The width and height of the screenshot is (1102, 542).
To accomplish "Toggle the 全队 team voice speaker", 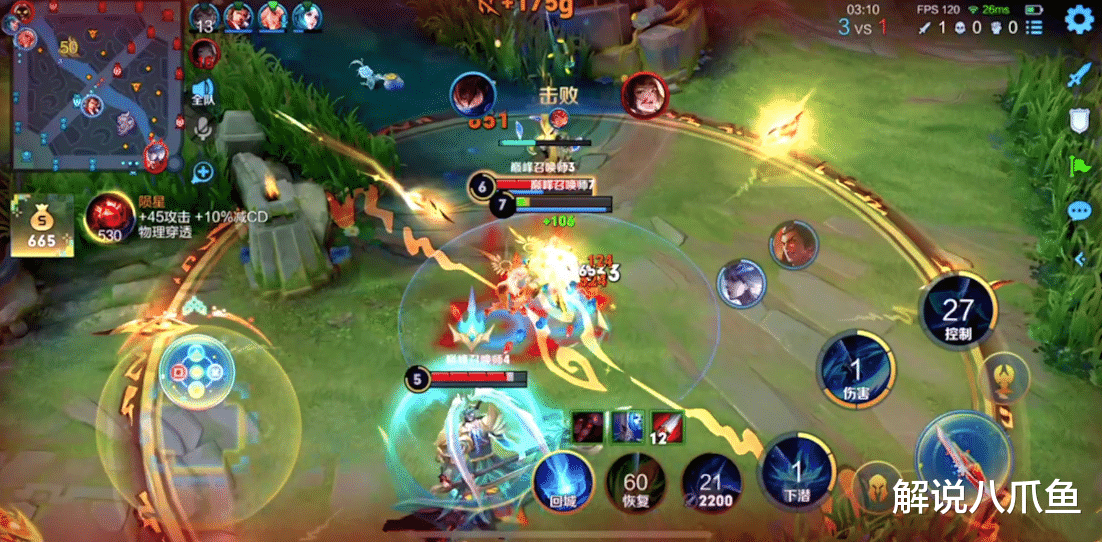I will pos(203,92).
